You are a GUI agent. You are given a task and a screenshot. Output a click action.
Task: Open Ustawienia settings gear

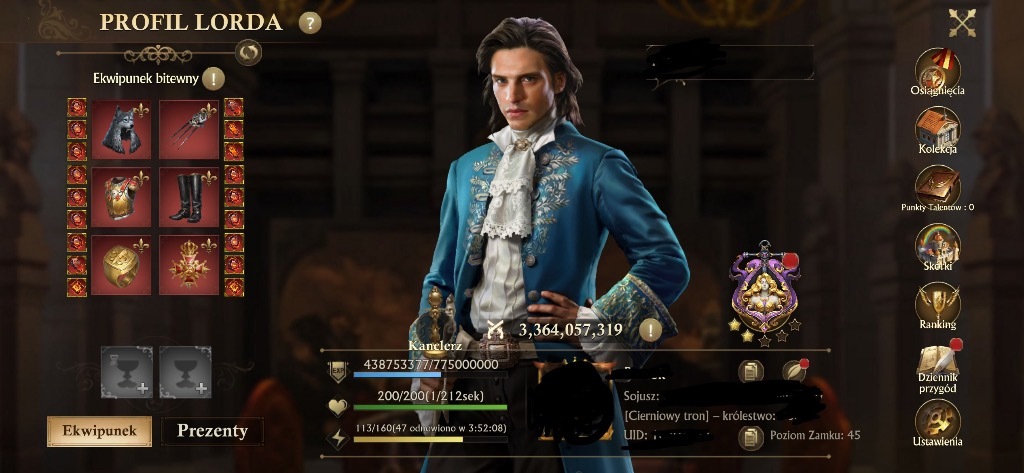(937, 422)
